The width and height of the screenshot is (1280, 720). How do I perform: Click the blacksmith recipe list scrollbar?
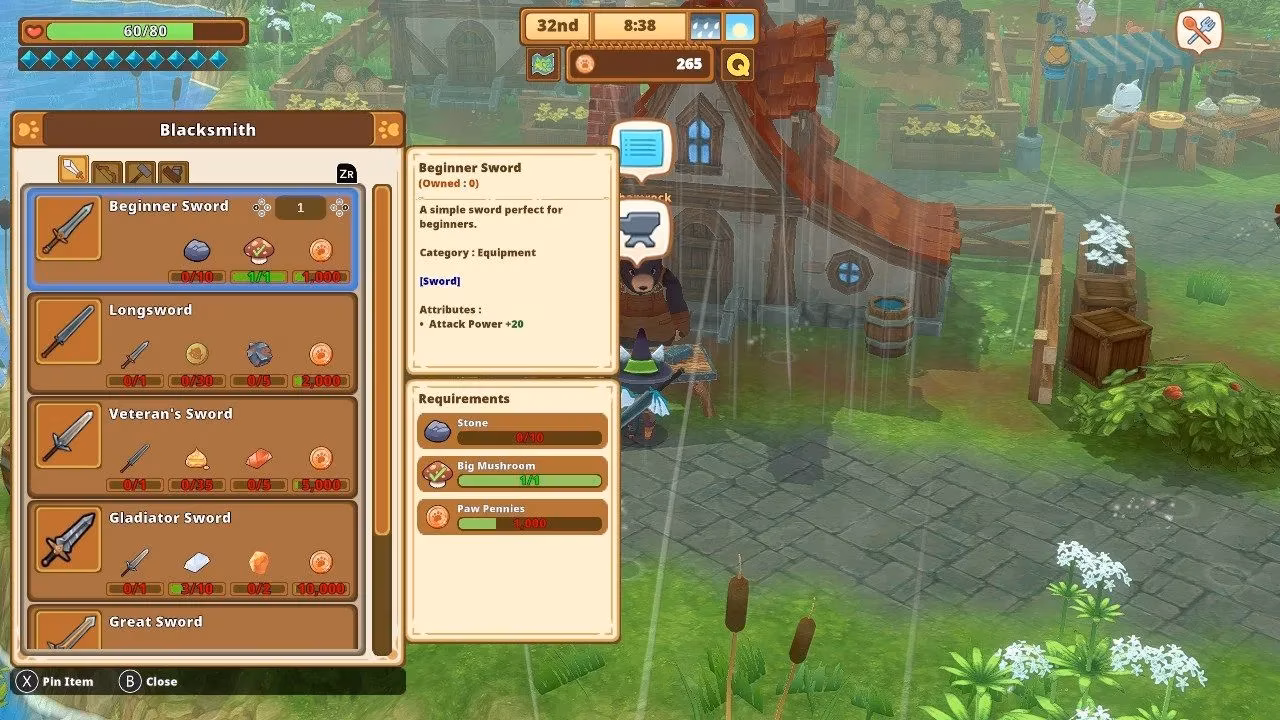click(382, 360)
